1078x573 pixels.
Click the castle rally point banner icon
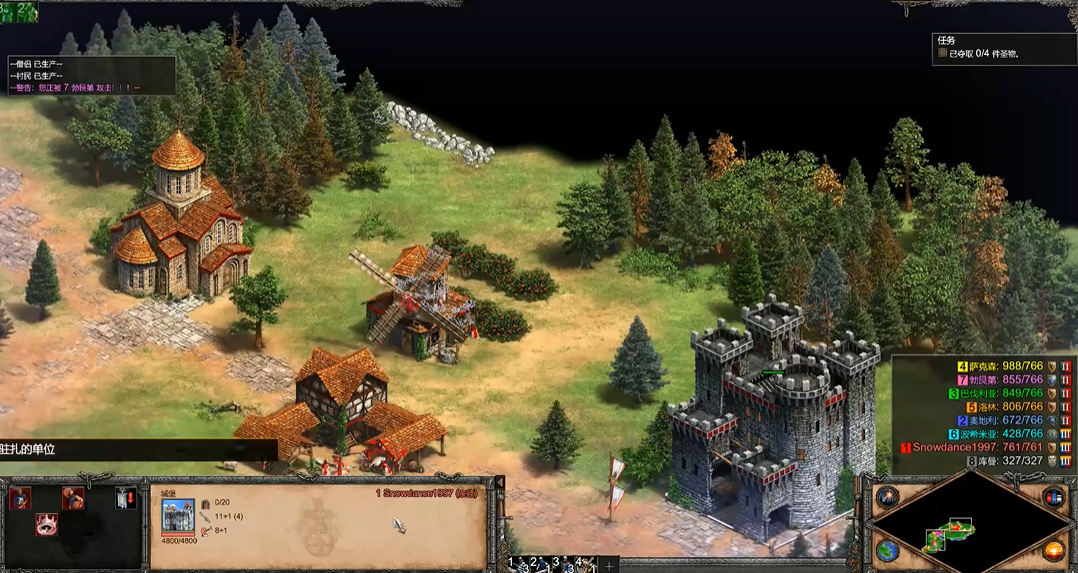pos(125,498)
